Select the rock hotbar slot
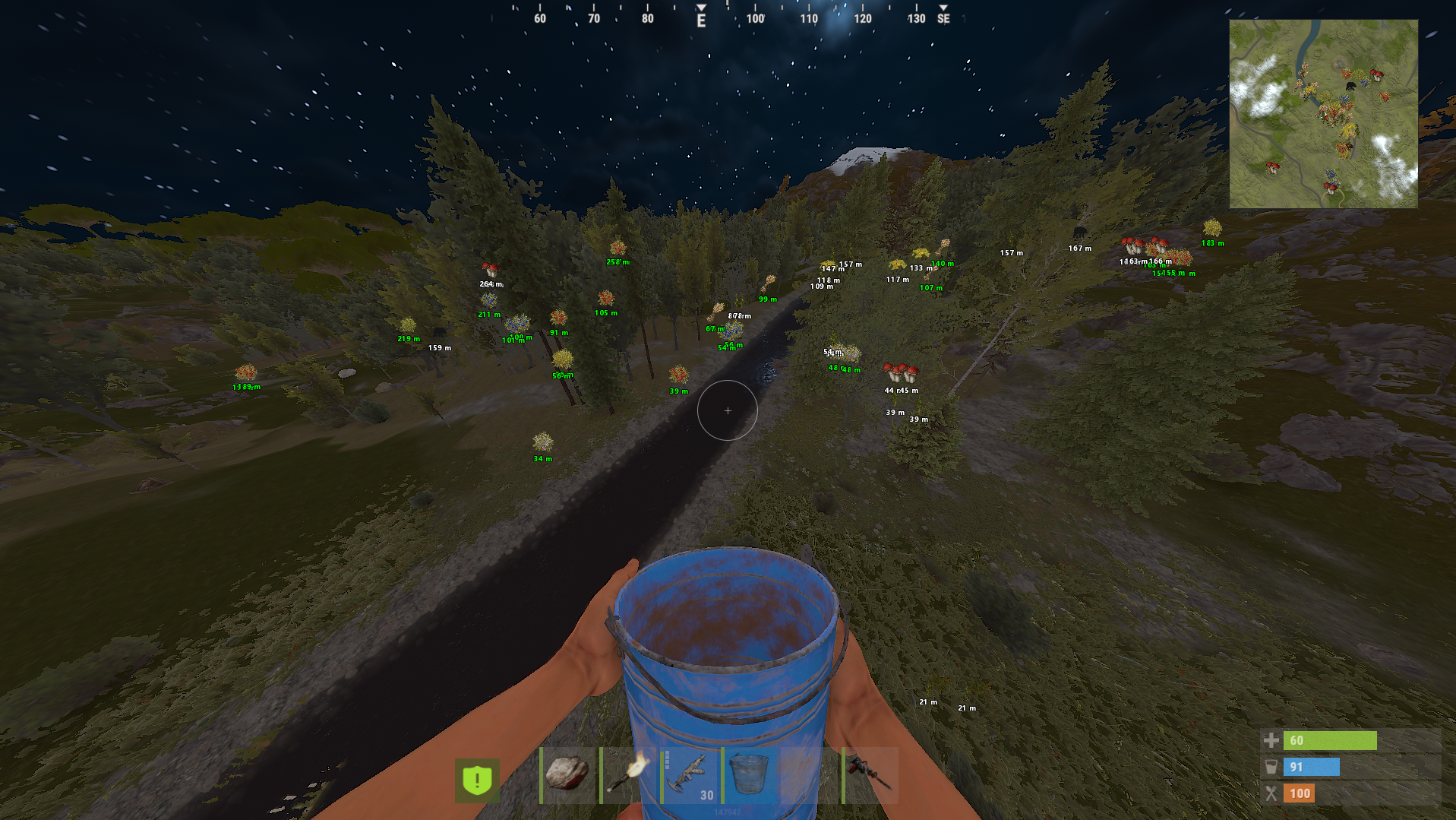The image size is (1456, 820). [x=568, y=775]
